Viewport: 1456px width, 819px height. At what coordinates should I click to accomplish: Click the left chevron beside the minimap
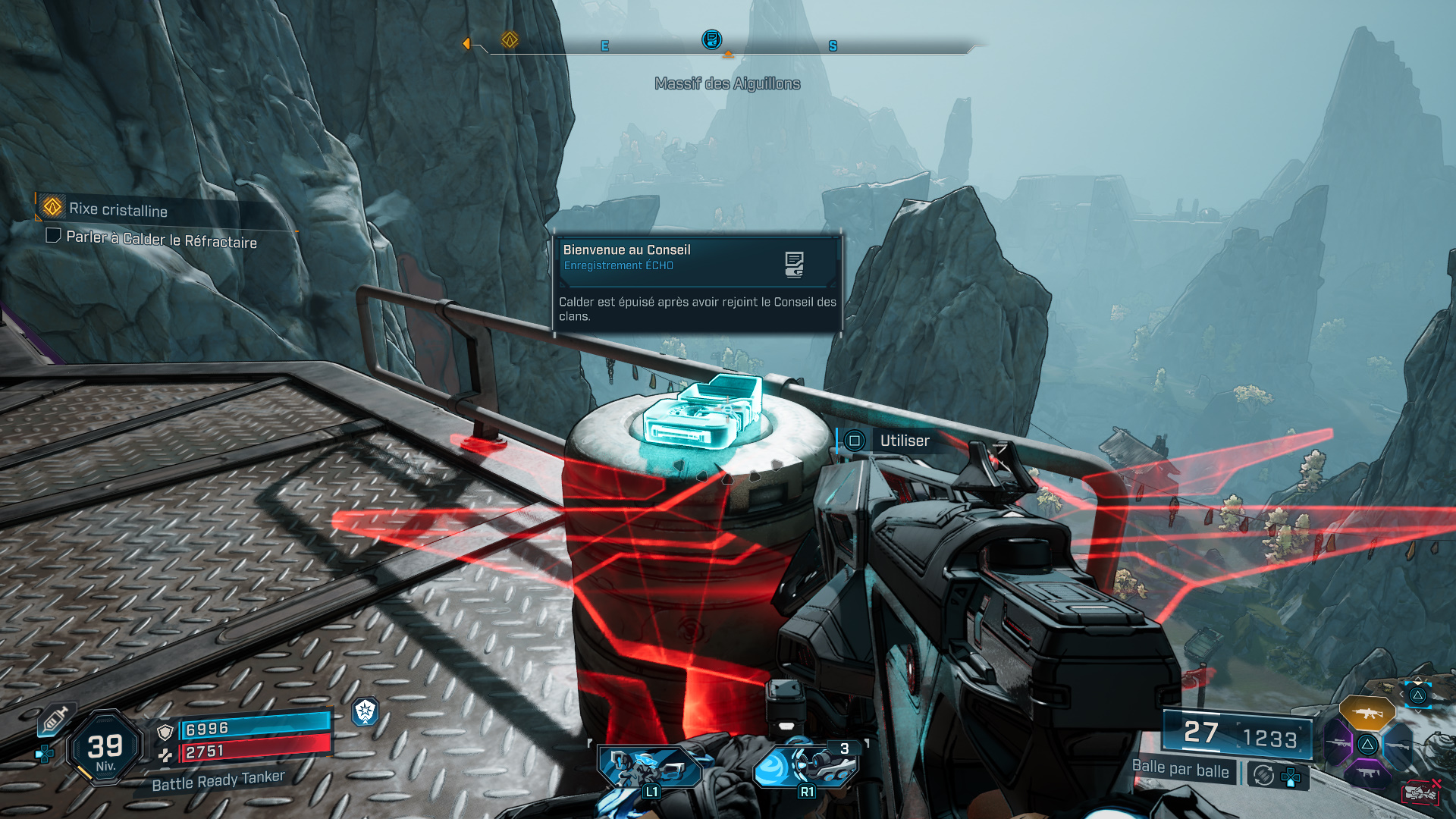(1401, 694)
